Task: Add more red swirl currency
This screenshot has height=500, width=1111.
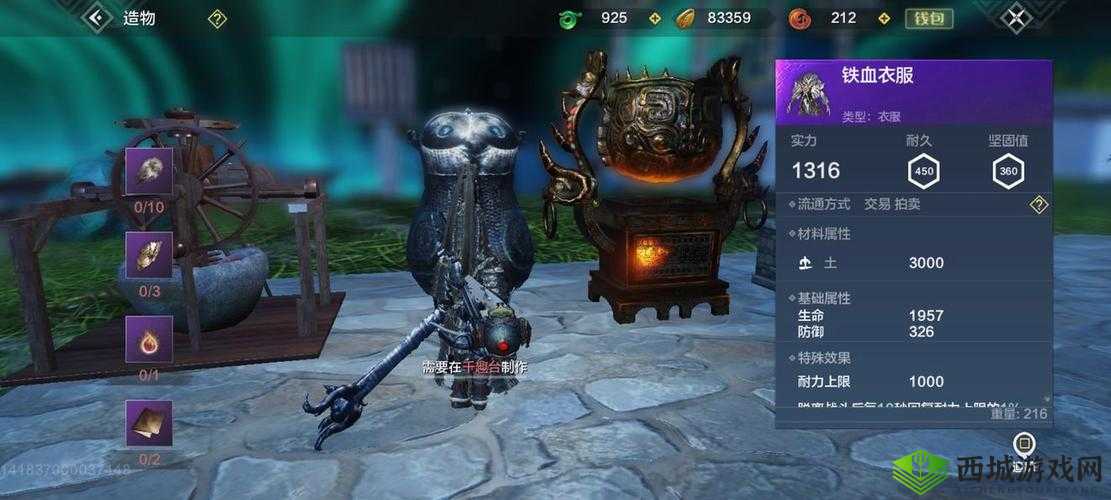Action: coord(883,18)
